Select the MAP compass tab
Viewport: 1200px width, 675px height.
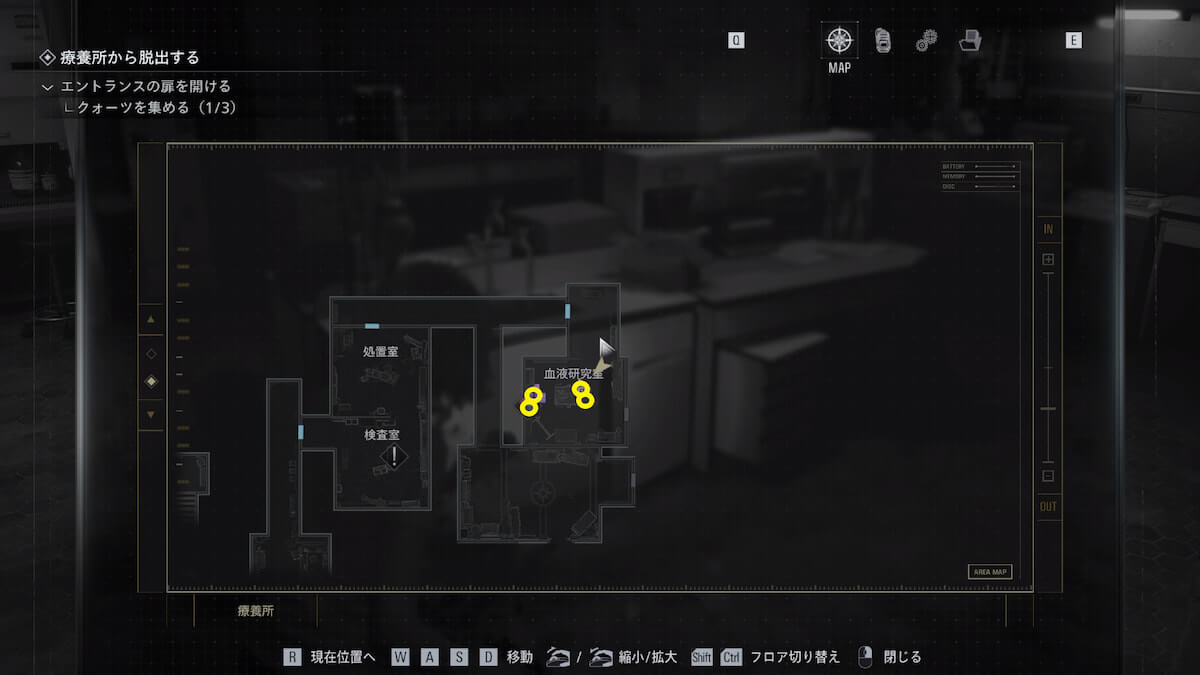(839, 41)
